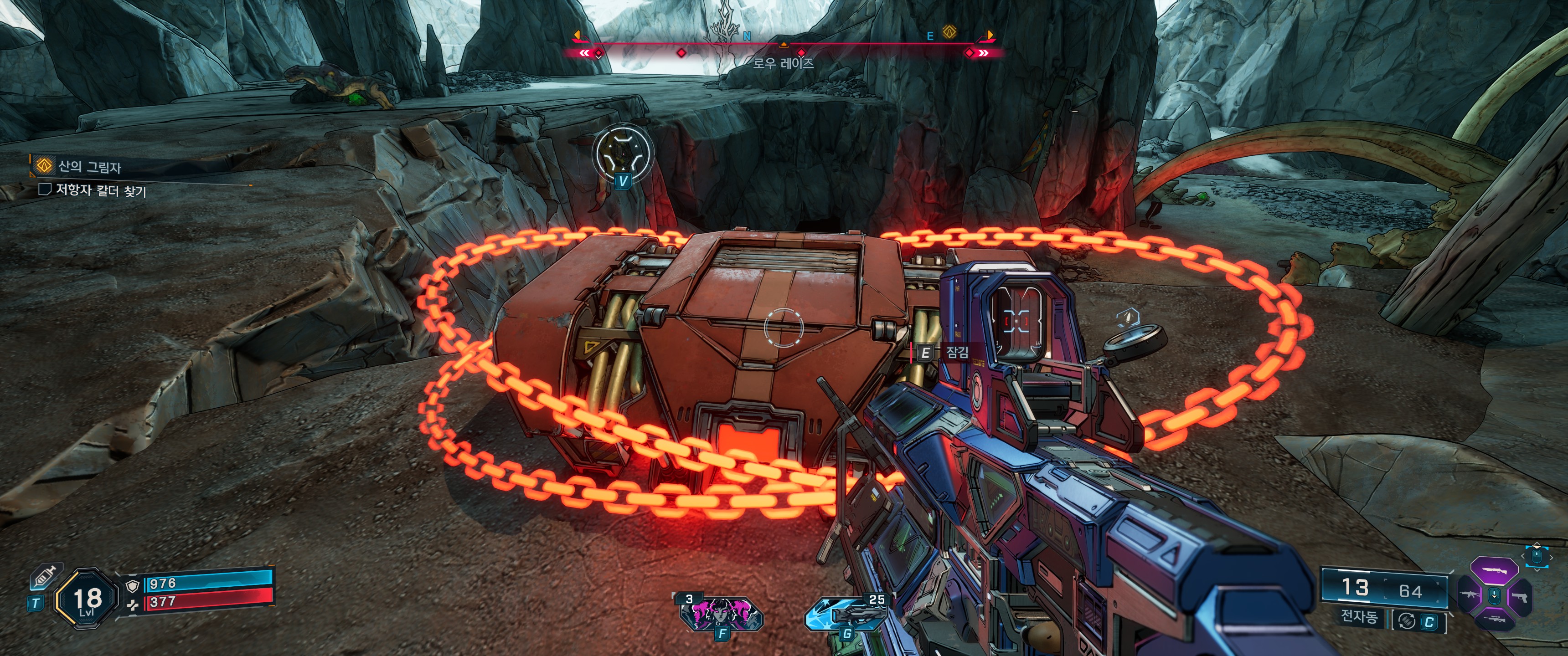1568x656 pixels.
Task: Tick the 저항자 칼더 찾기 objective checkbox
Action: point(44,189)
